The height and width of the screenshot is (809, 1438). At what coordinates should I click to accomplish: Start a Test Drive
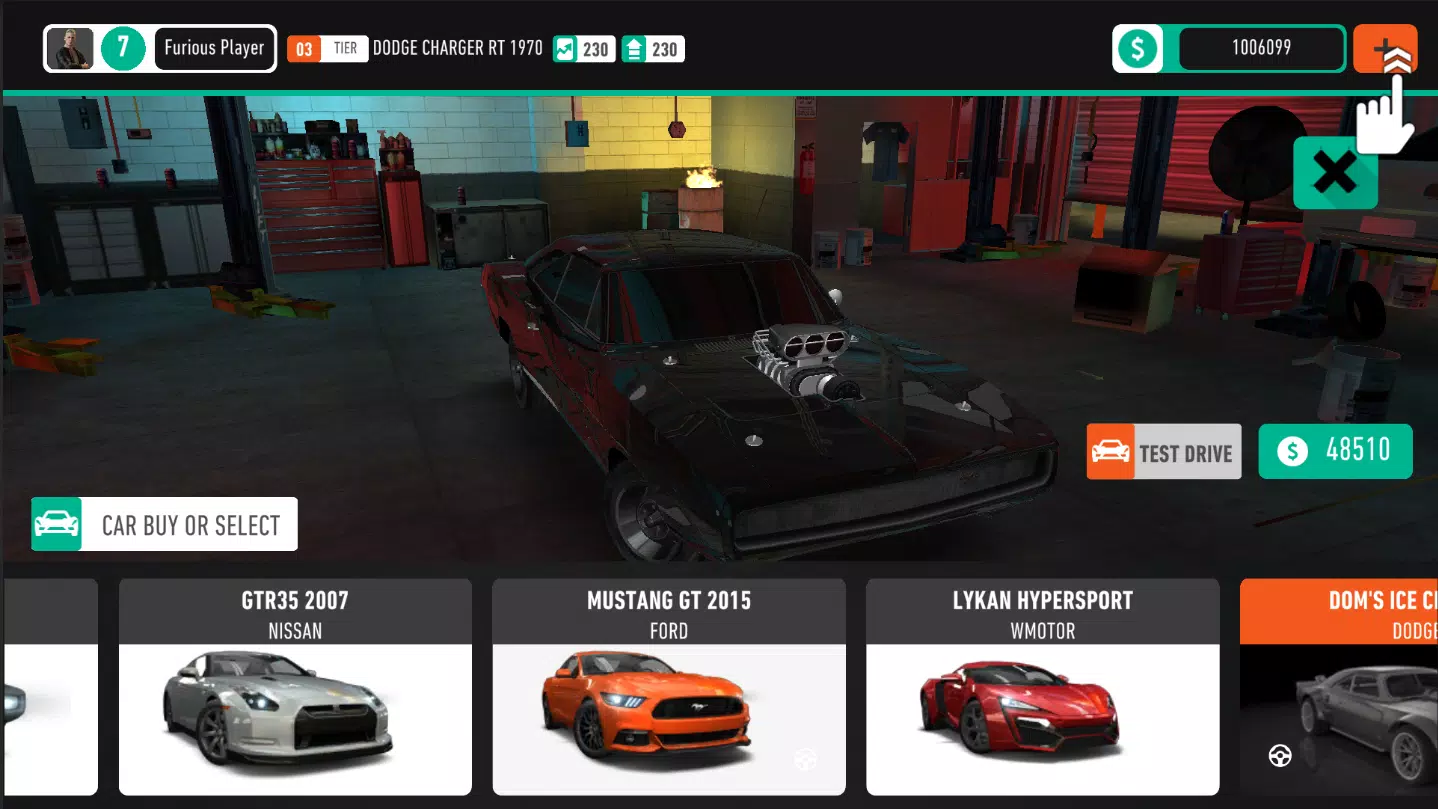1163,451
